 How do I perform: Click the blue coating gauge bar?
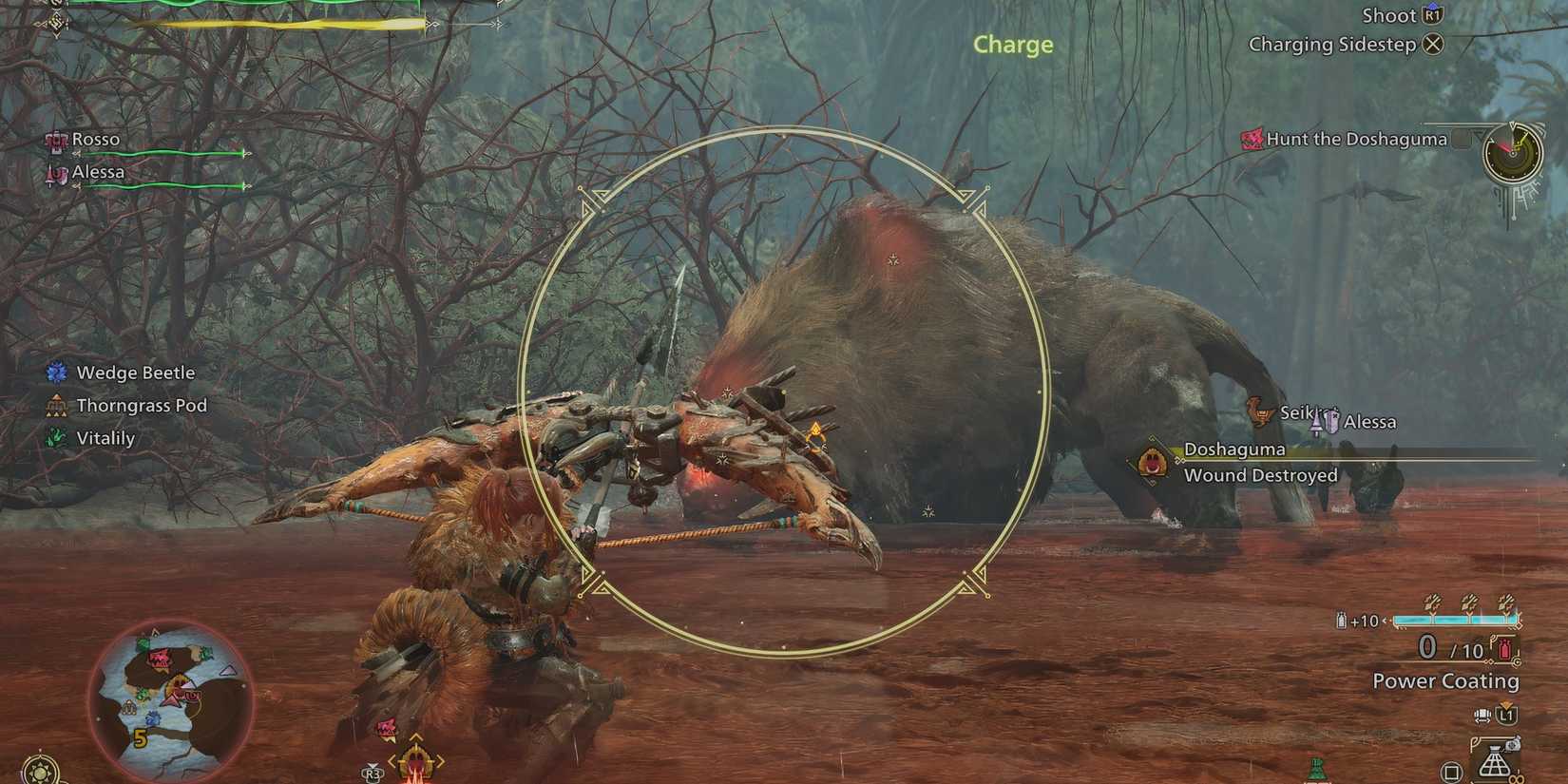tap(1455, 619)
